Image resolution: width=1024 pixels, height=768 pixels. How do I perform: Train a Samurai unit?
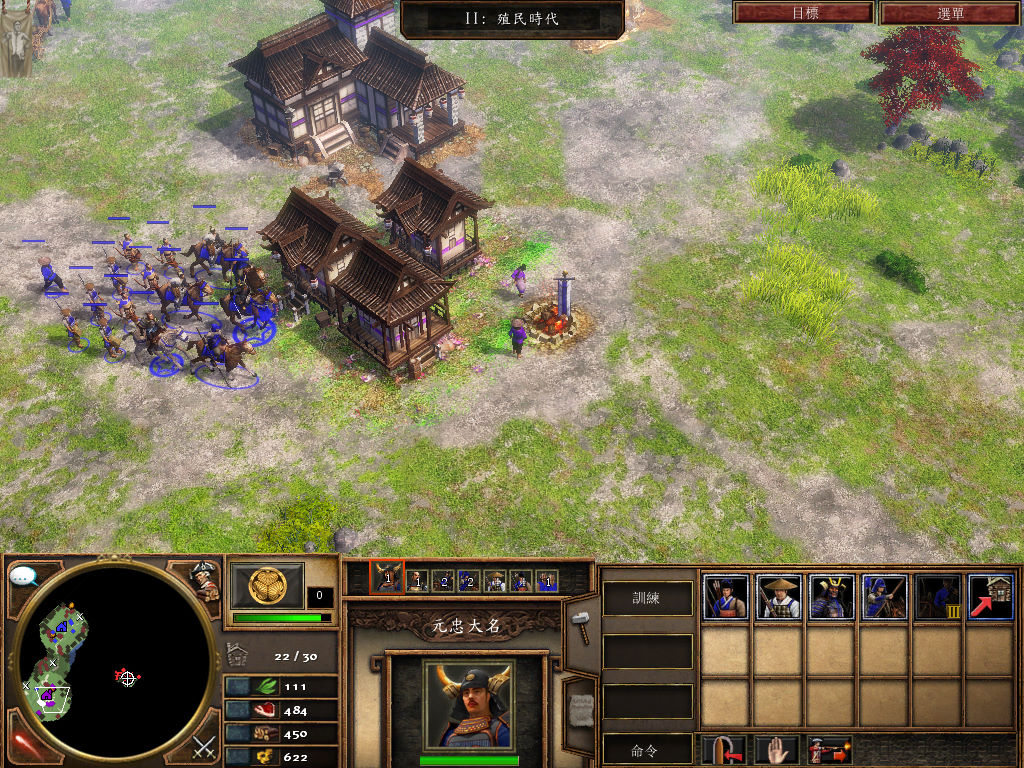[x=831, y=597]
